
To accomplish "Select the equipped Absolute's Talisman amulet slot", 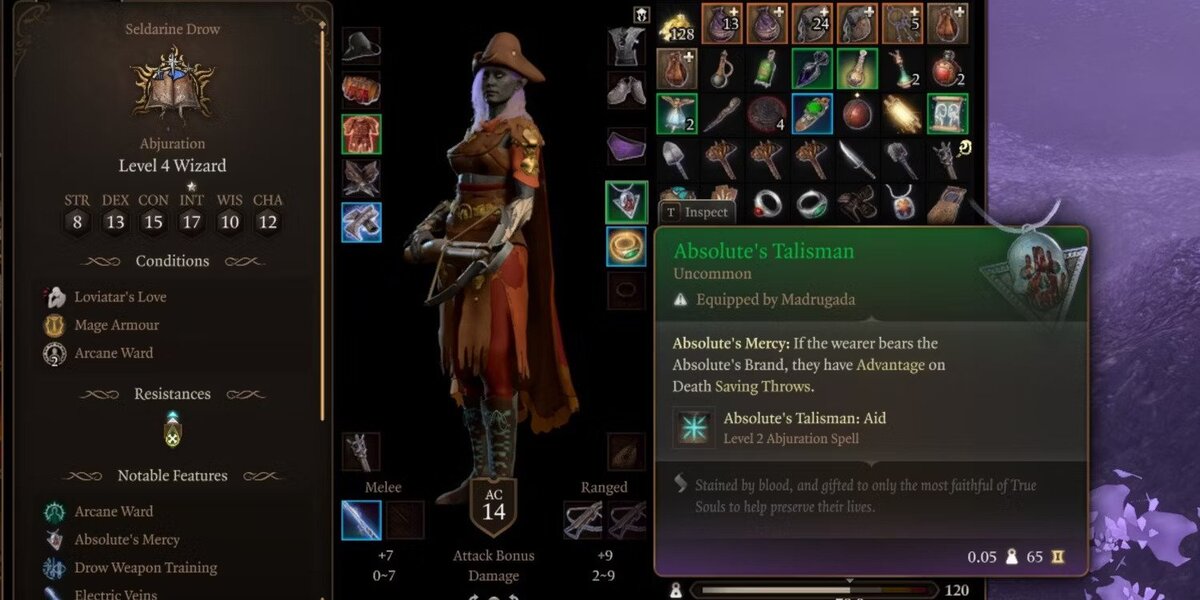I will point(626,202).
